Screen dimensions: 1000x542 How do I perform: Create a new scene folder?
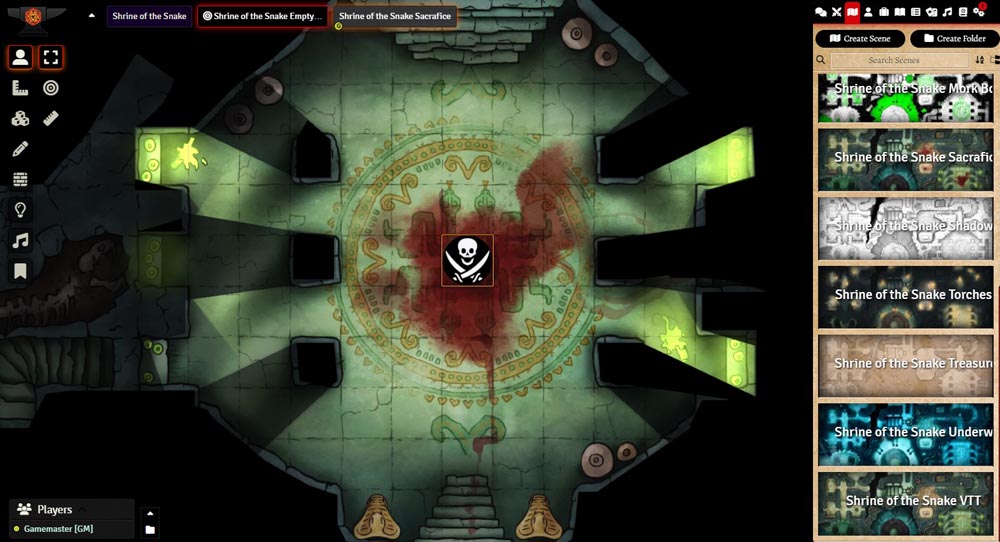tap(954, 38)
